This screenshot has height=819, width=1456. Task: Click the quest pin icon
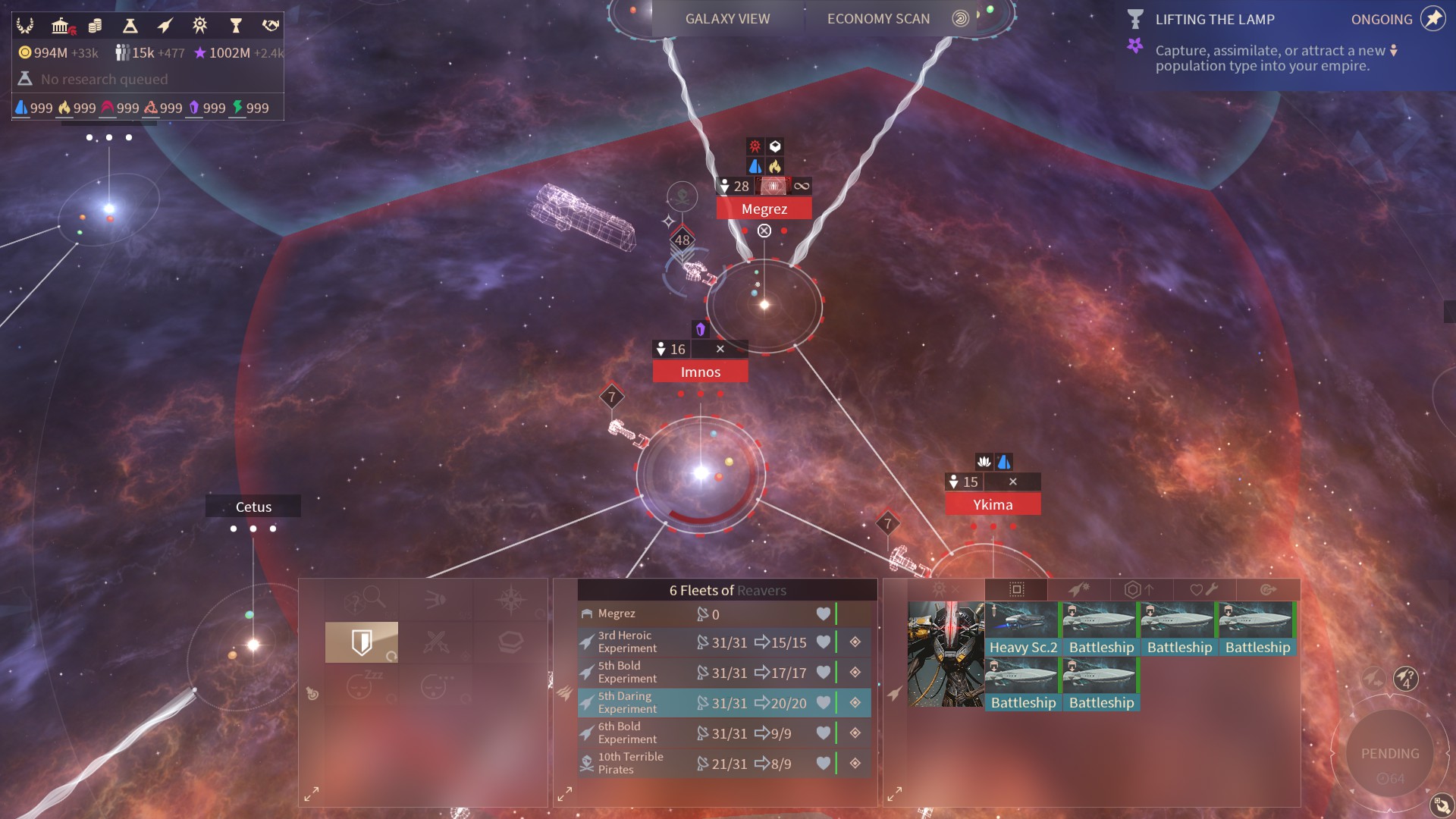tap(1432, 19)
